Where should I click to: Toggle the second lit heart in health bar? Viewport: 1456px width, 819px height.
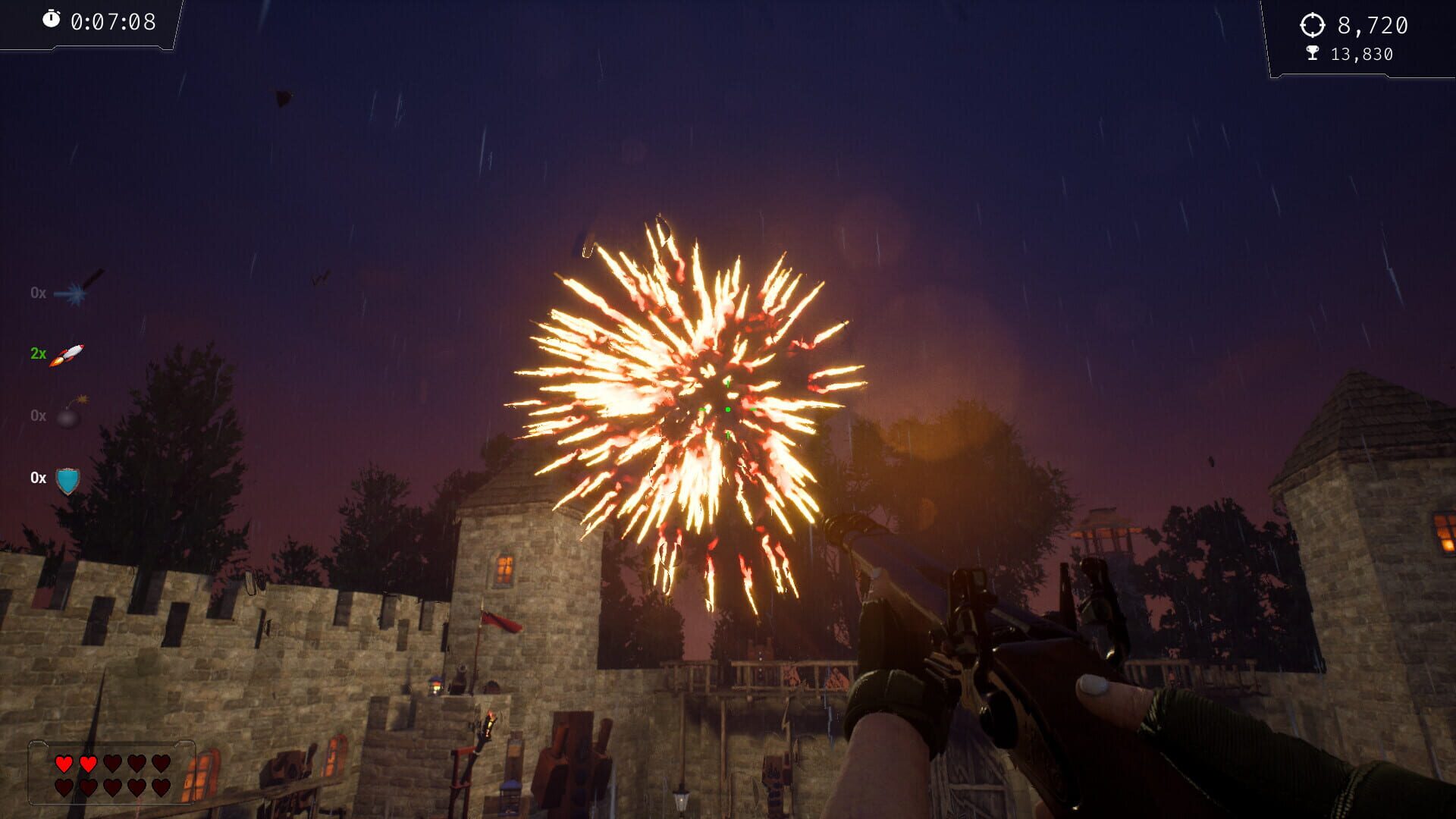(88, 764)
